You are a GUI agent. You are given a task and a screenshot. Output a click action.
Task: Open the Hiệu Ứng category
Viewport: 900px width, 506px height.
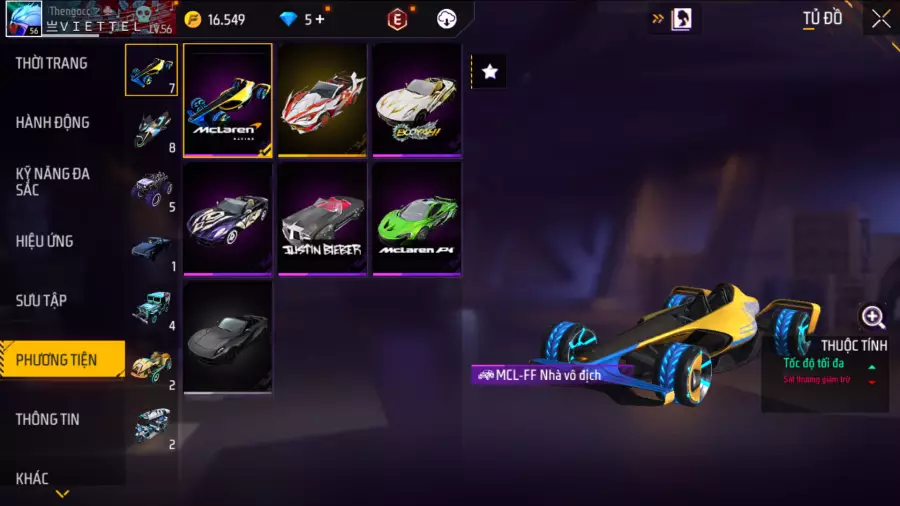point(45,241)
